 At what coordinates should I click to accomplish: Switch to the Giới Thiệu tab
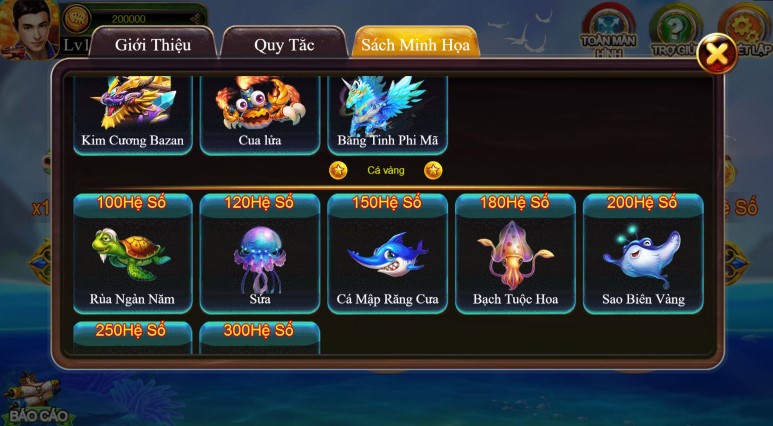(x=152, y=45)
